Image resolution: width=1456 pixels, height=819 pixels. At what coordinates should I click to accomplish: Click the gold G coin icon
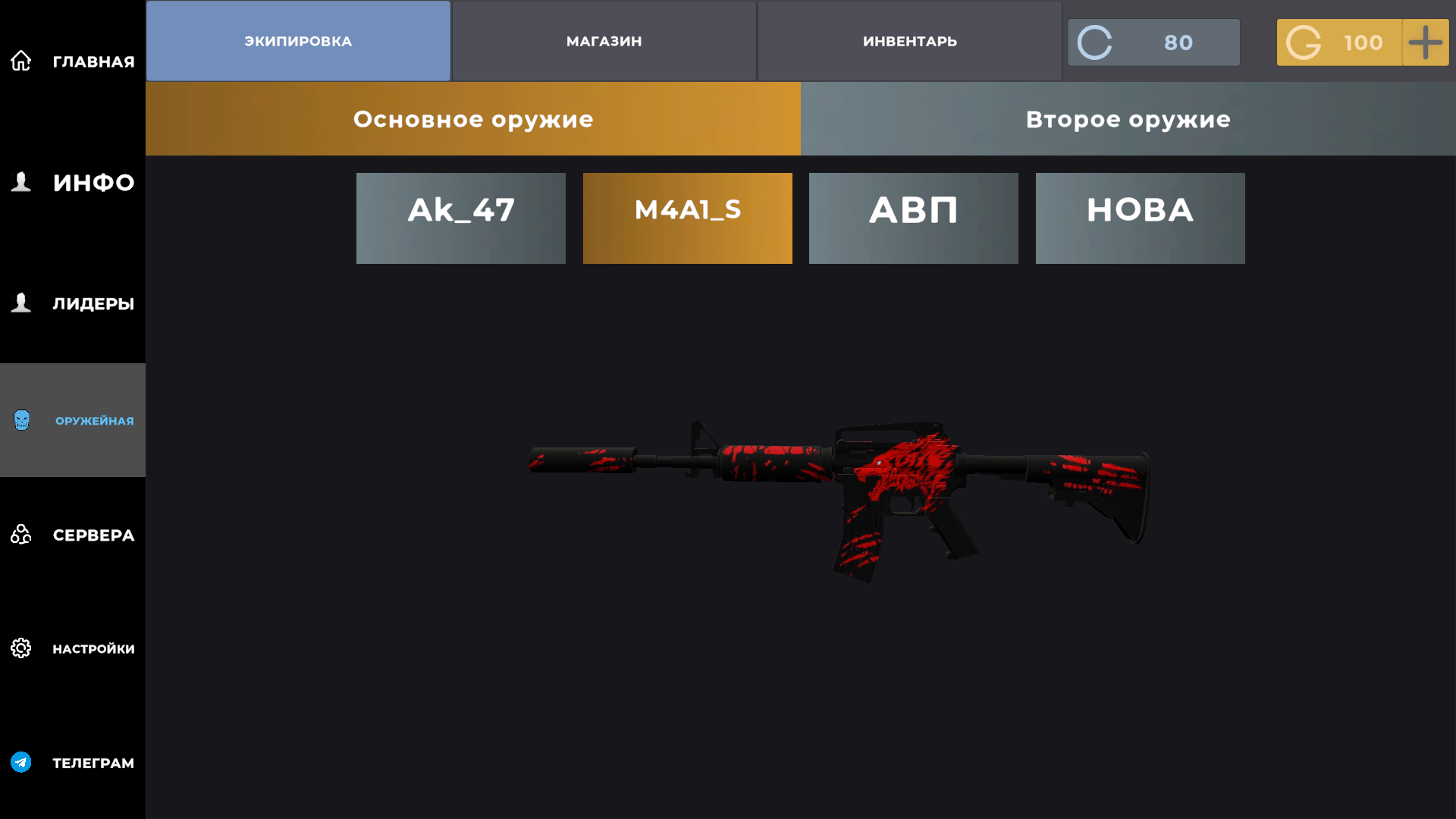point(1306,42)
